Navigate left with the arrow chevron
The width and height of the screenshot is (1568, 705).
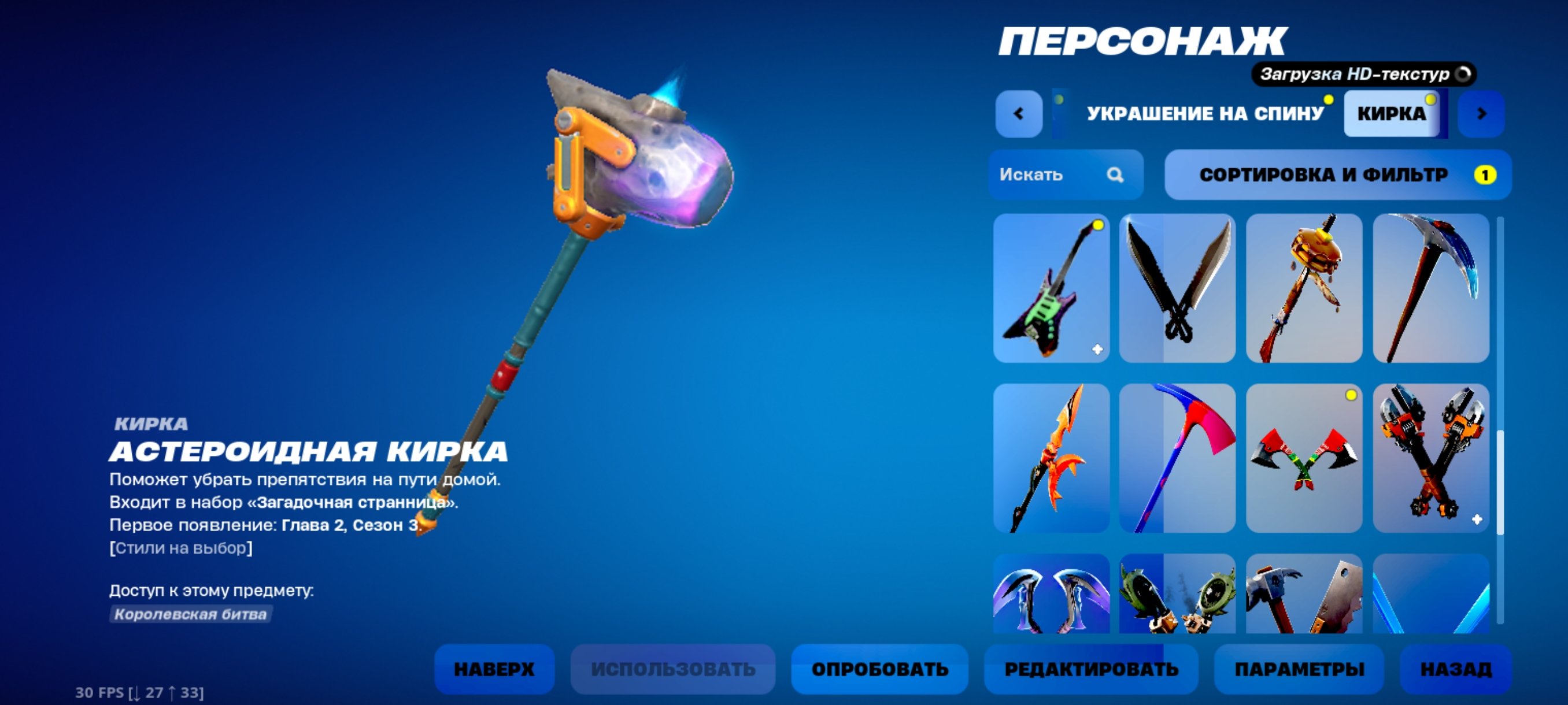point(1018,113)
